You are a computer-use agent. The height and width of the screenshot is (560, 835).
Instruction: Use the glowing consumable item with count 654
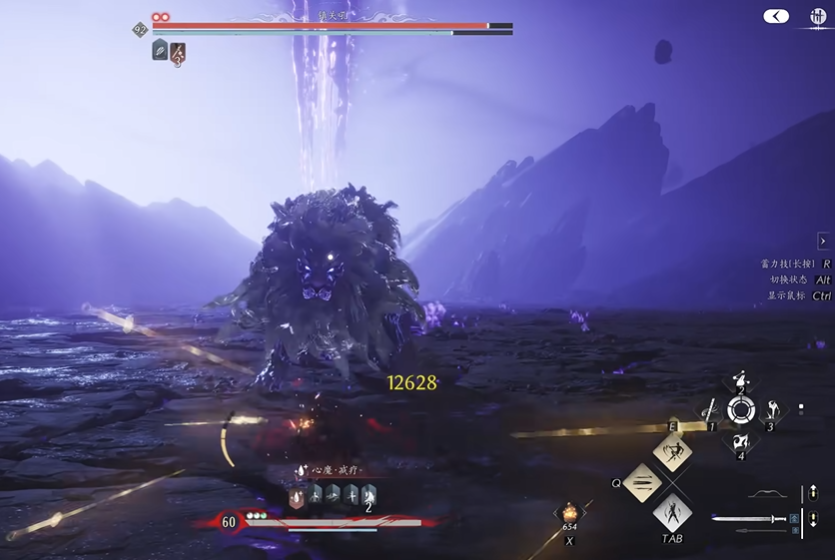570,513
